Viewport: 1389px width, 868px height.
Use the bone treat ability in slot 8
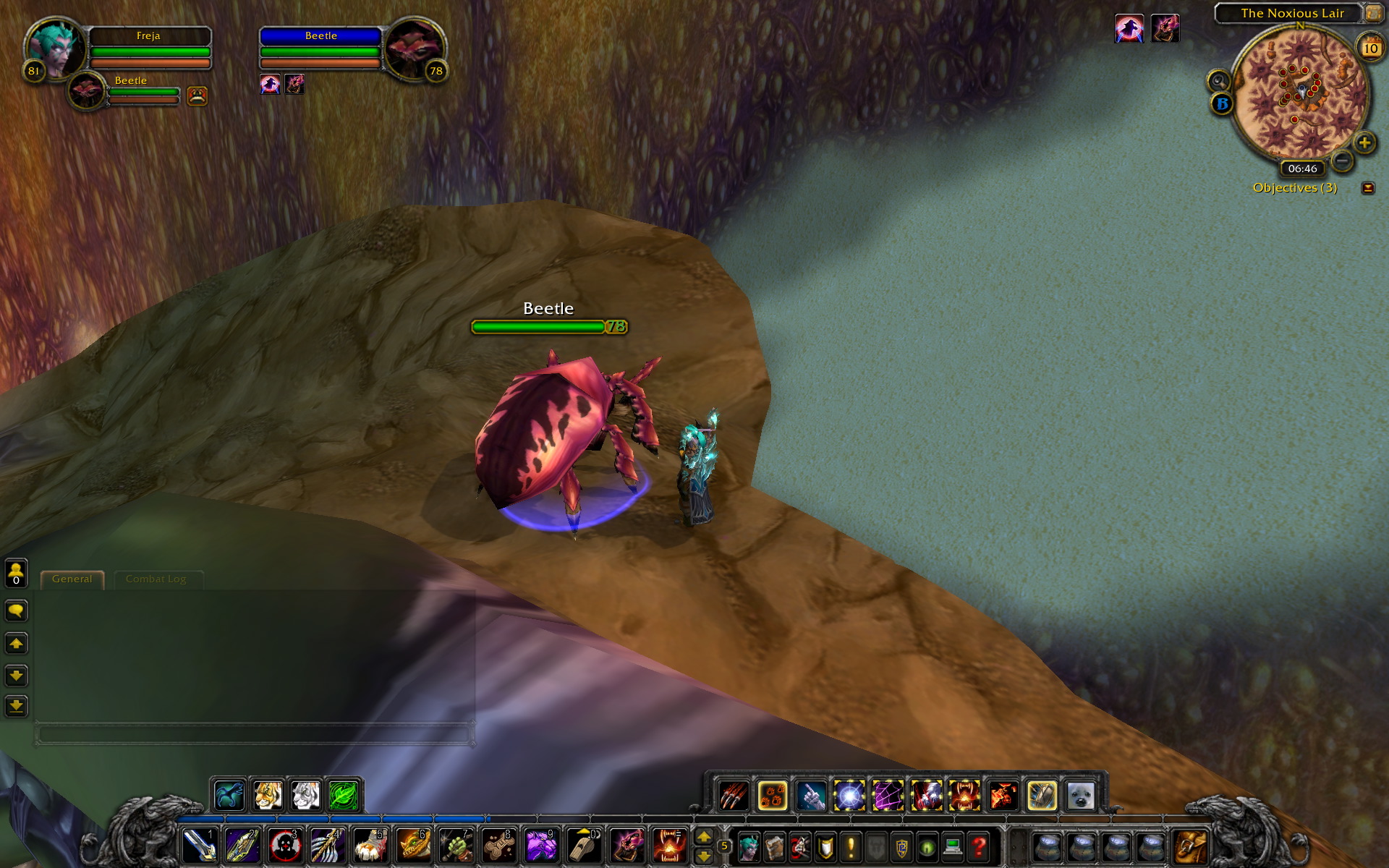(498, 845)
